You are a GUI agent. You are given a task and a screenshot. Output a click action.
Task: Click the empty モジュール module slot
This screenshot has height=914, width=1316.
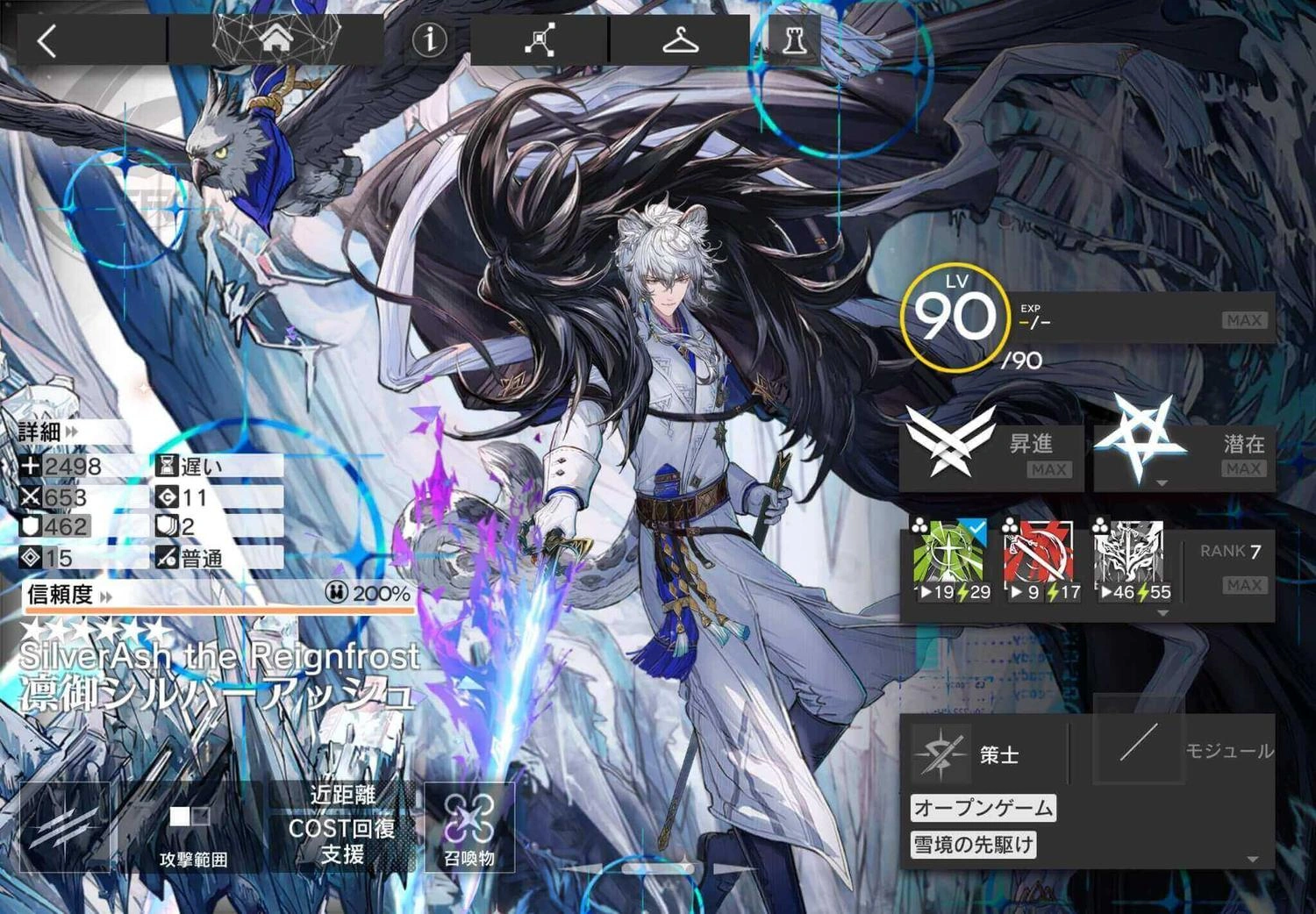tap(1141, 750)
